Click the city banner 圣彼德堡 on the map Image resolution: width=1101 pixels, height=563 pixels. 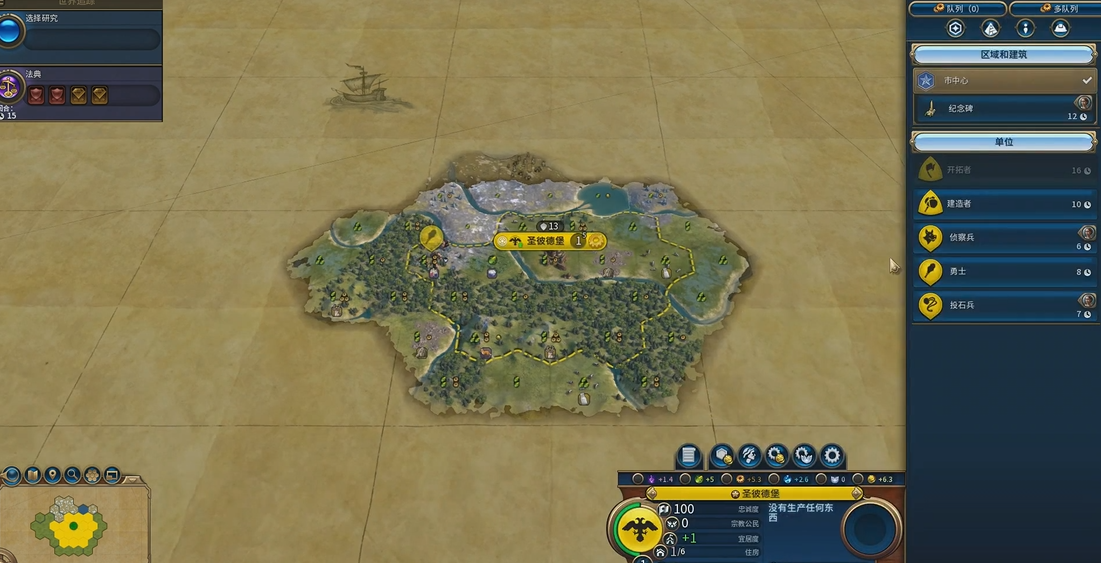coord(545,241)
